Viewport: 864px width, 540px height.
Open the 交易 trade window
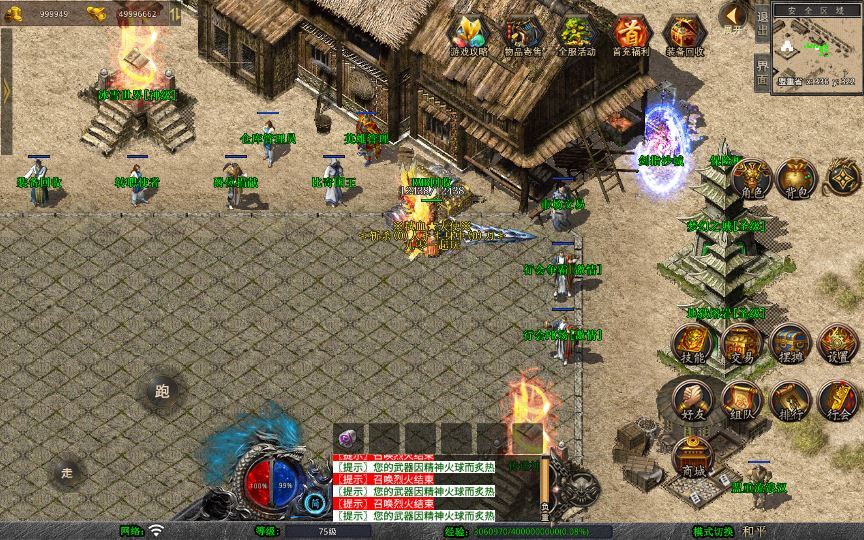point(741,343)
